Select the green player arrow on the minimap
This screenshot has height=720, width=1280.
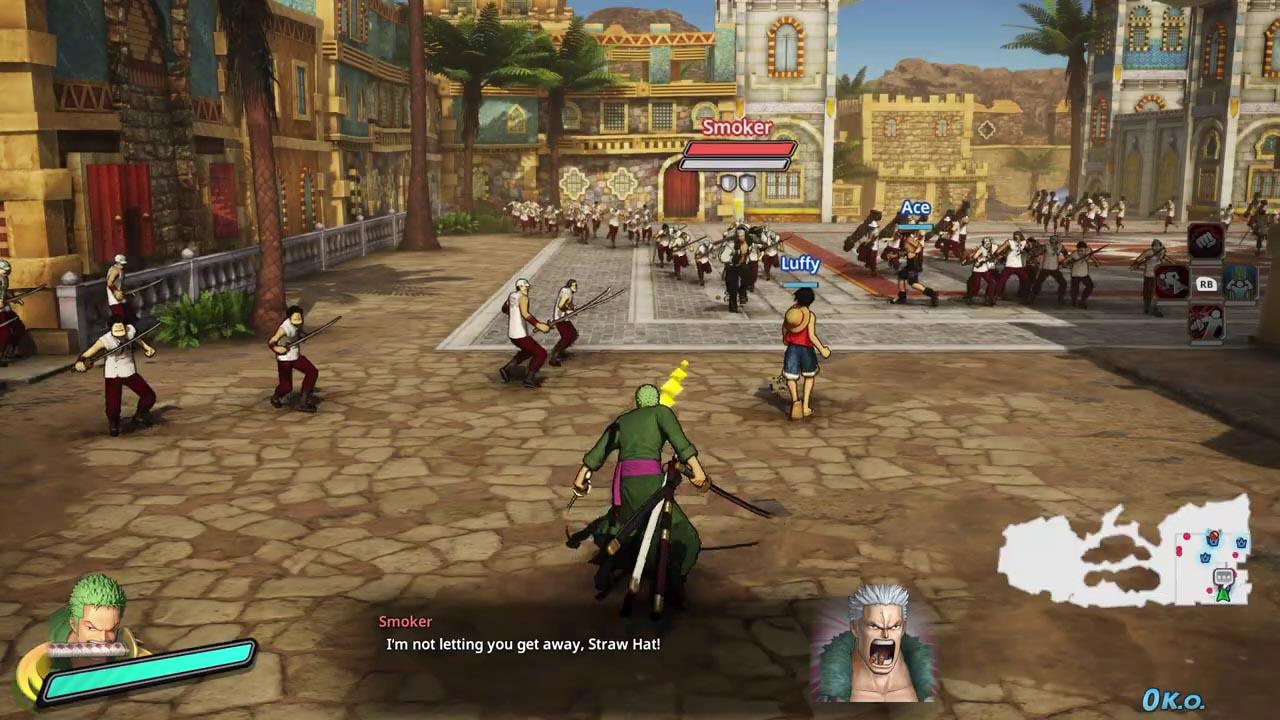point(1223,596)
